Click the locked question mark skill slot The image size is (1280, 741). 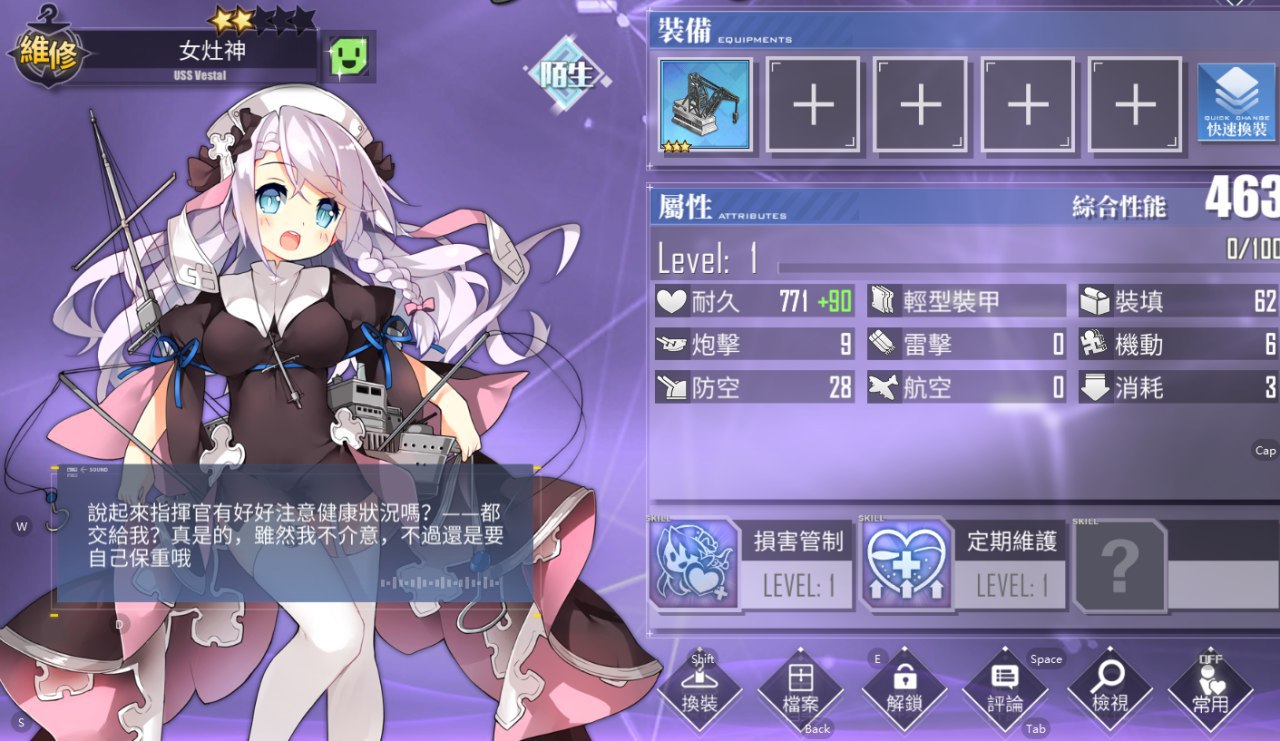pos(1120,565)
